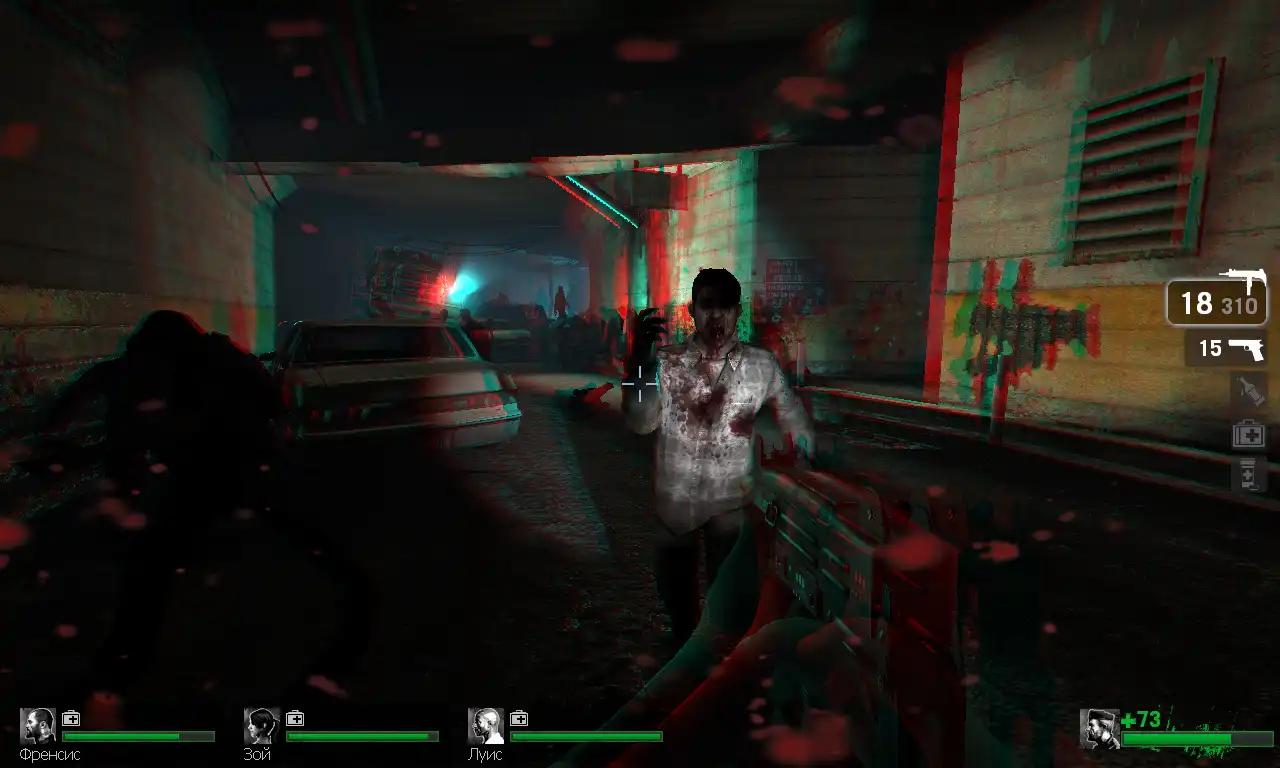Select the molotov bottle slot
Viewport: 1280px width, 768px height.
pyautogui.click(x=1250, y=391)
